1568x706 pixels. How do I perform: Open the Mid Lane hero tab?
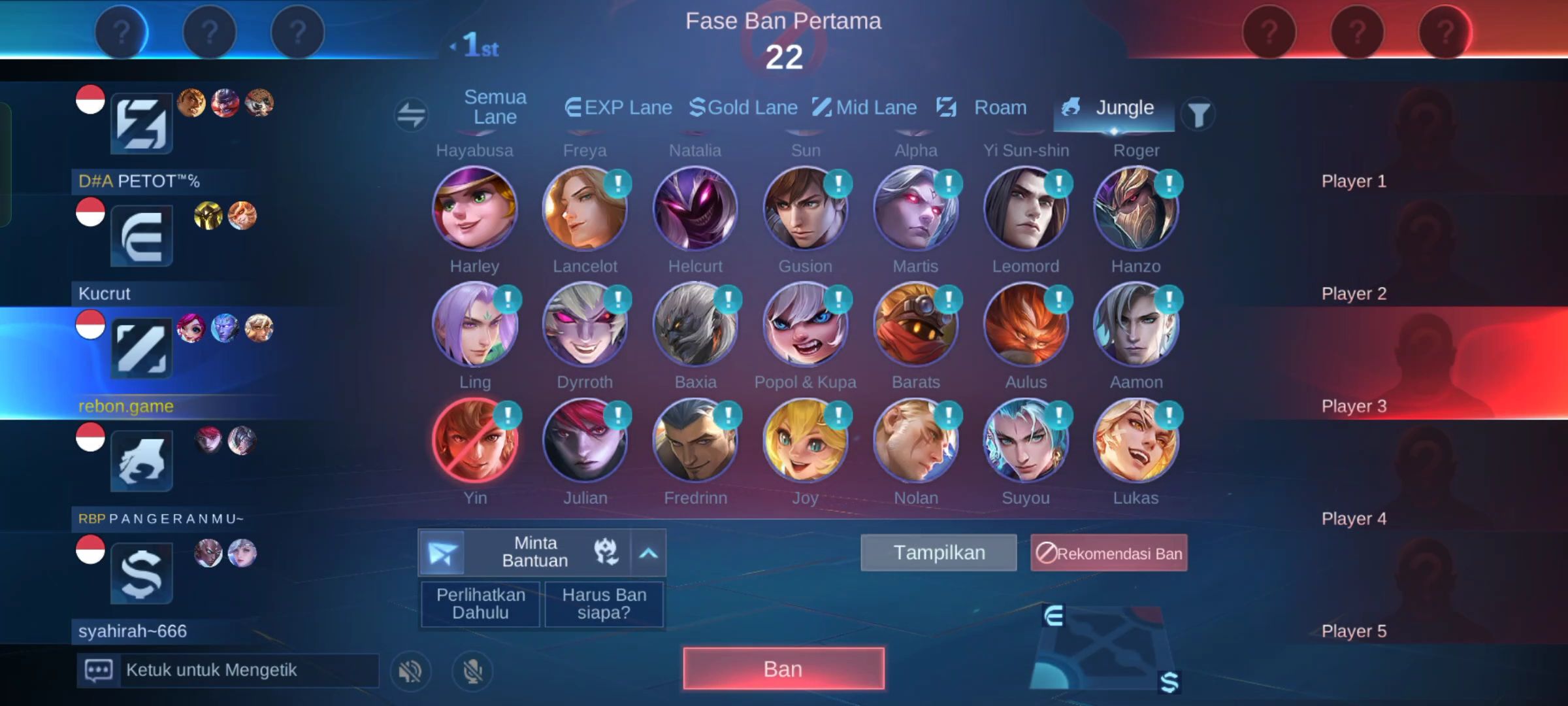(x=864, y=107)
